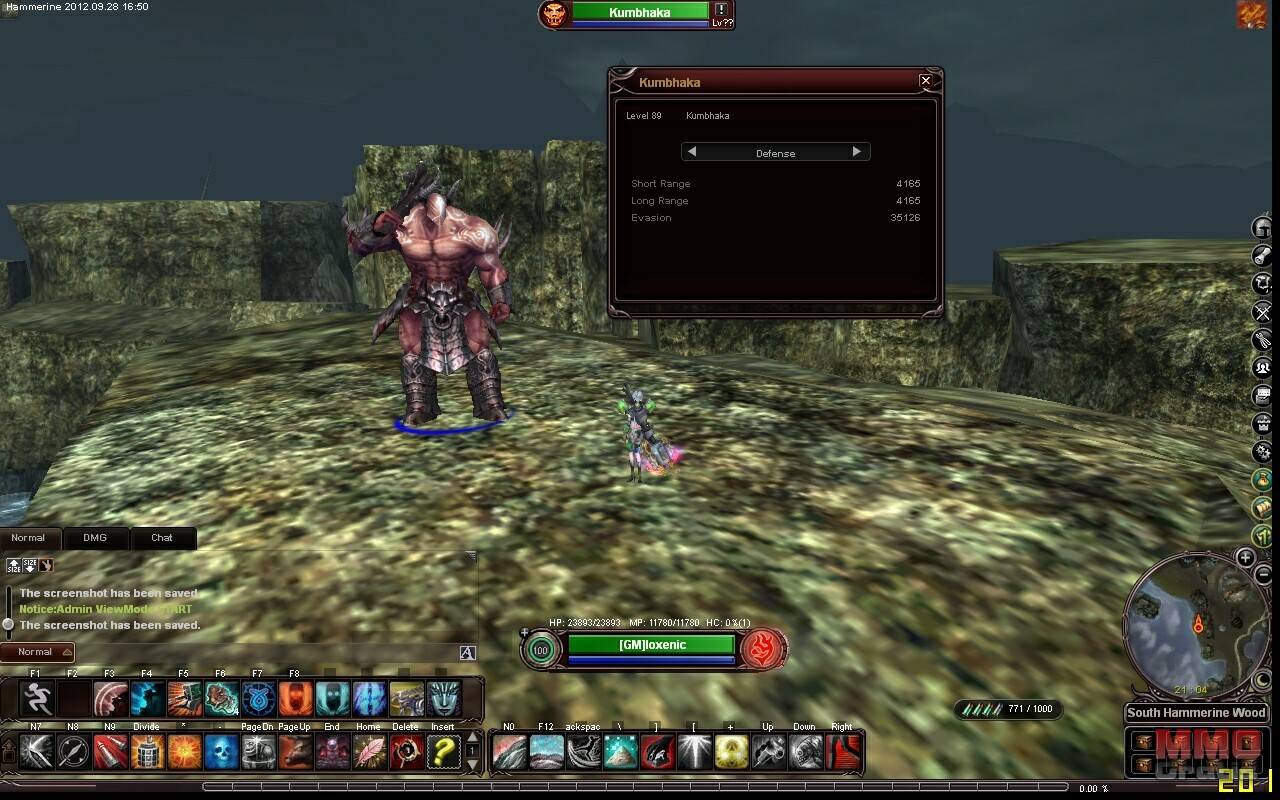
Task: Open the helmet icon menu in sidebar
Action: point(1262,228)
